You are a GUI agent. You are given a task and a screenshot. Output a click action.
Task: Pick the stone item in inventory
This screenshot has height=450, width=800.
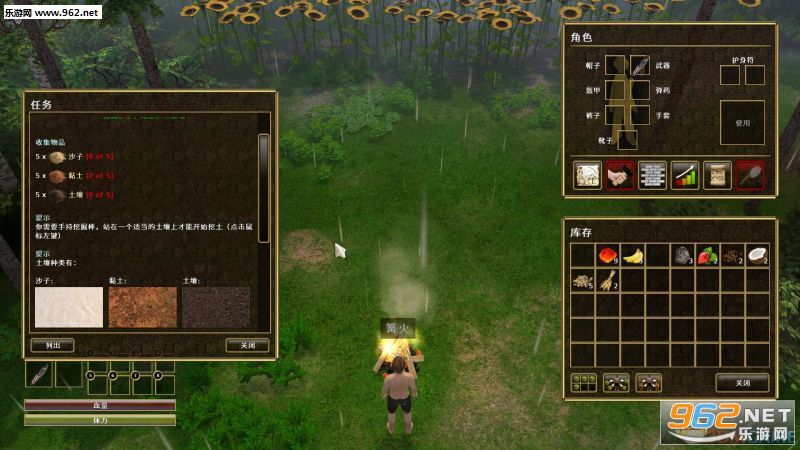point(683,256)
